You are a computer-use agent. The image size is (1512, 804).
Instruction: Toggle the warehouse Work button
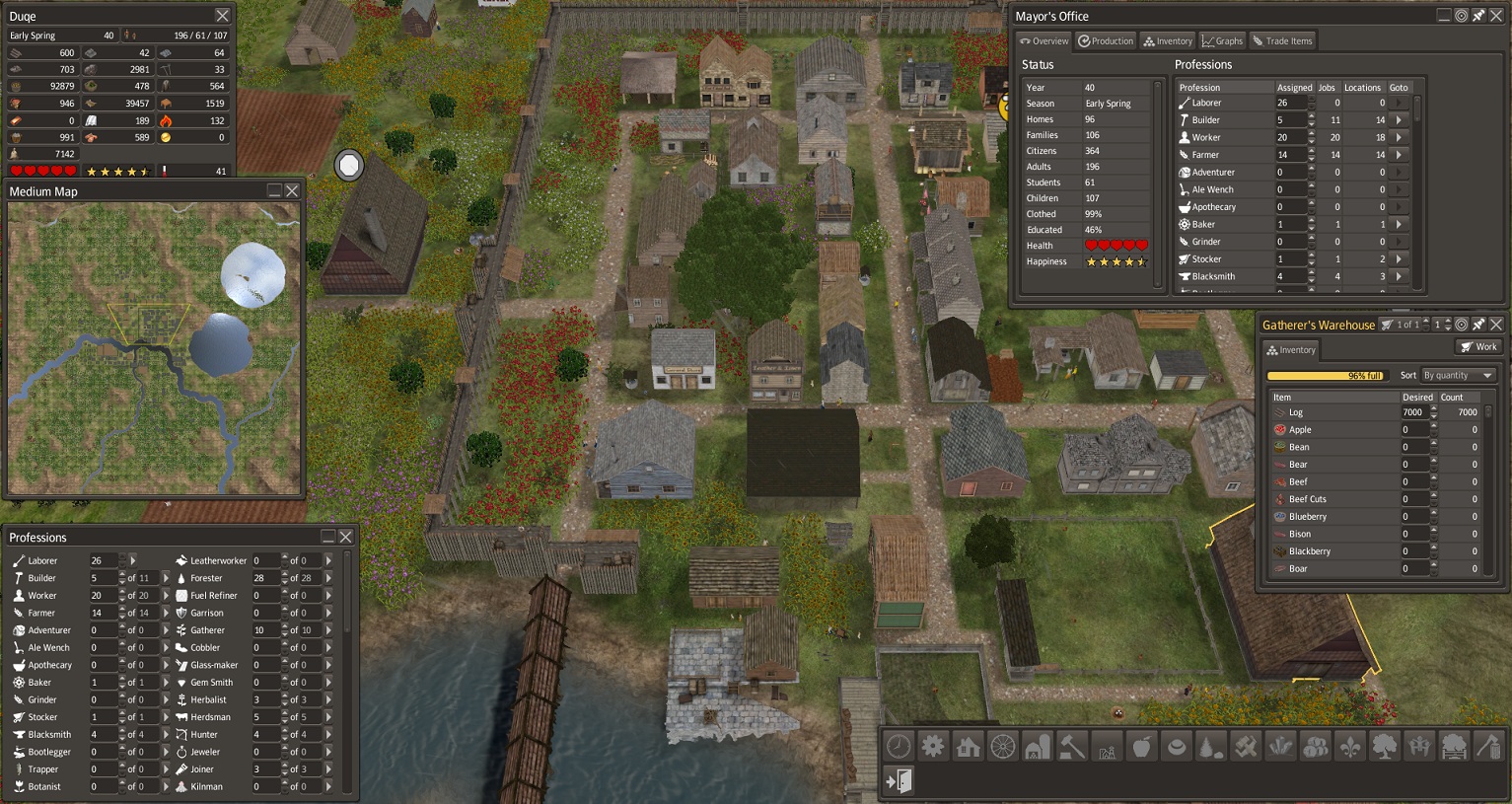(1478, 347)
